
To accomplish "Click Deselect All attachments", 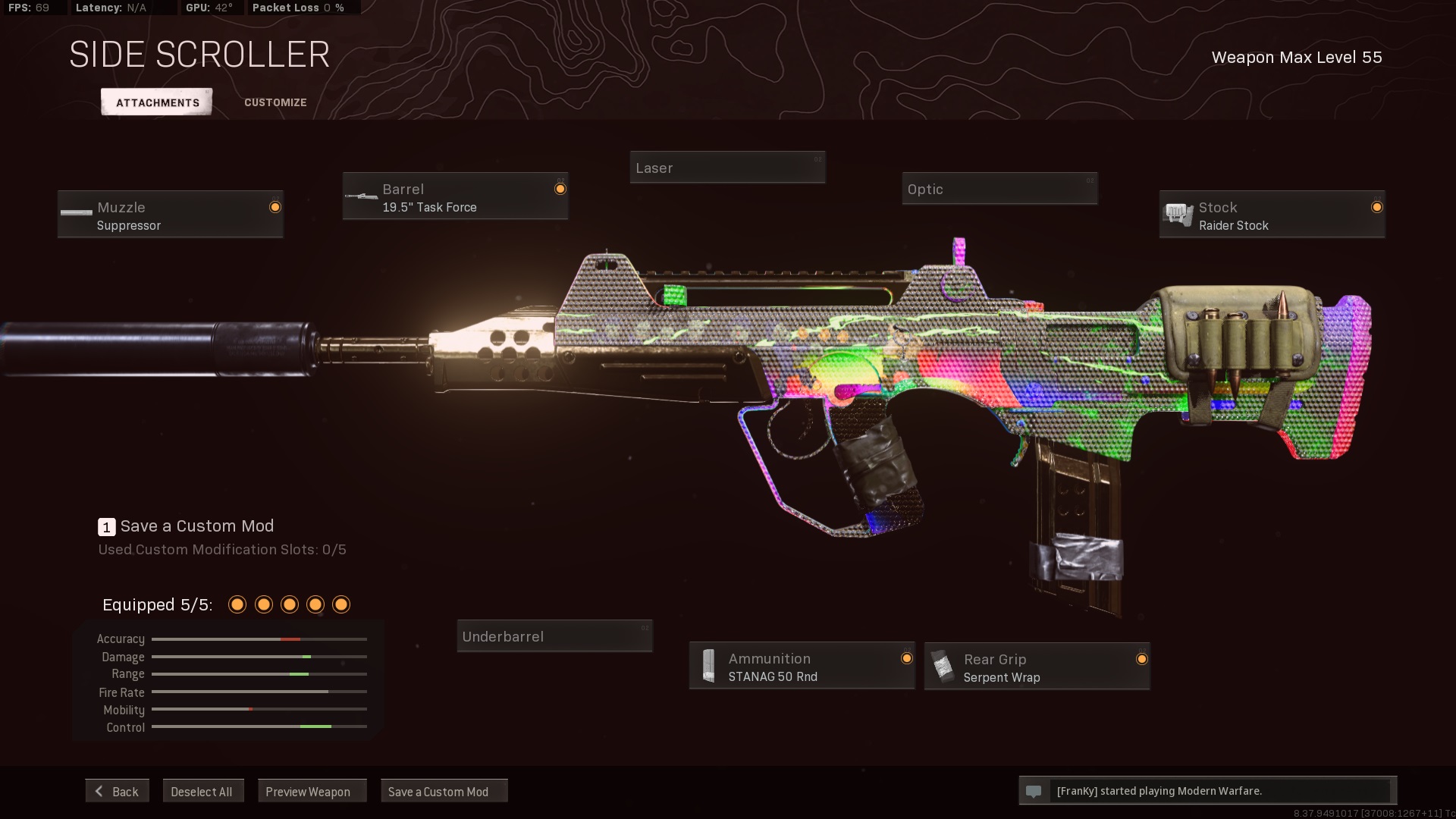I will point(202,791).
